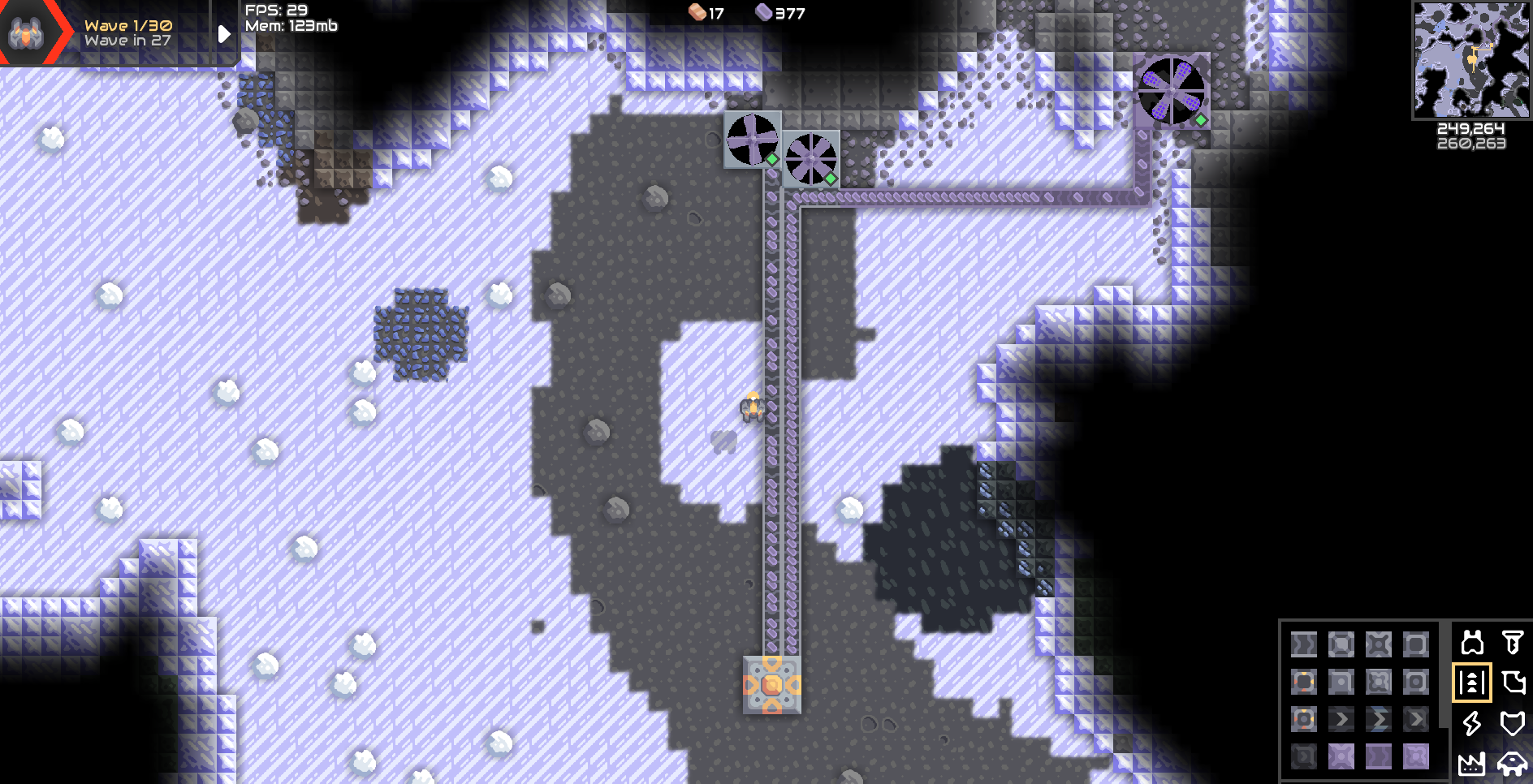Screen dimensions: 1533x784
Task: Switch to the shield defense category
Action: (x=1512, y=722)
